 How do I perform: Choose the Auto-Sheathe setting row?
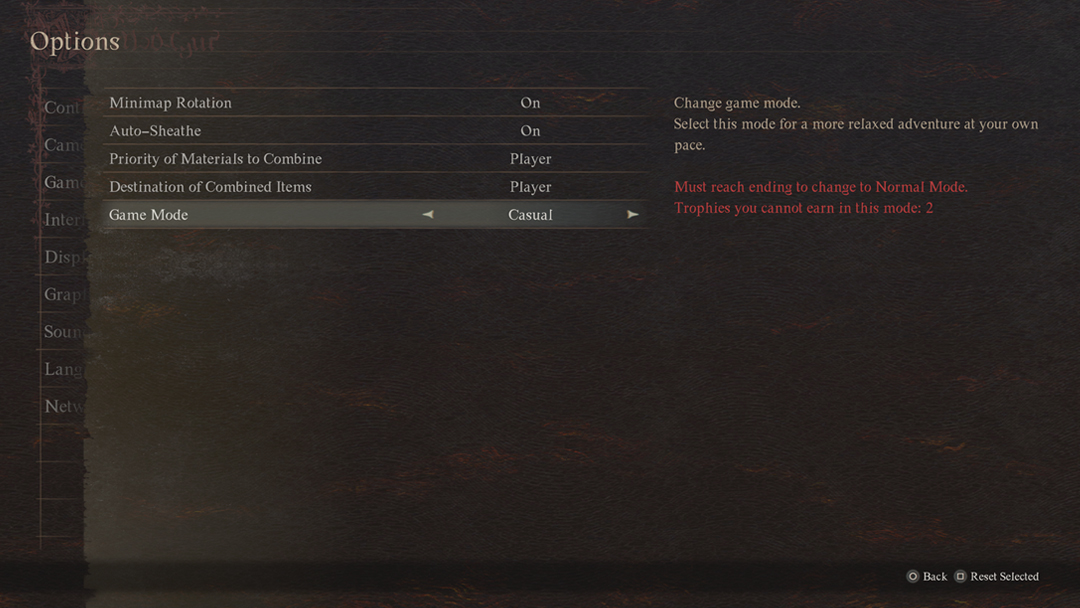[156, 131]
